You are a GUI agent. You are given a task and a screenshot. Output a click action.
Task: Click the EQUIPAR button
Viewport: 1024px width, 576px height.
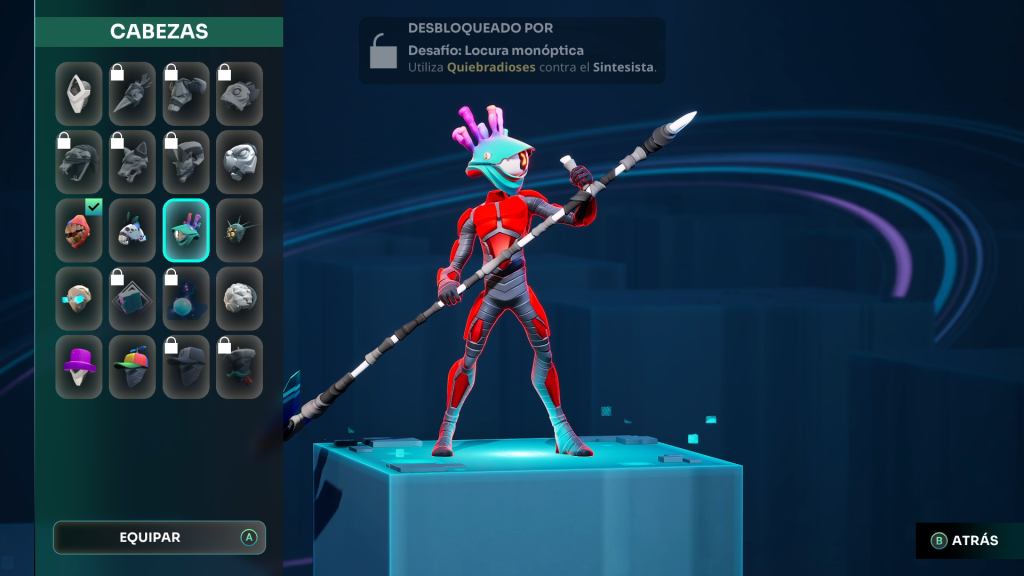[x=159, y=537]
